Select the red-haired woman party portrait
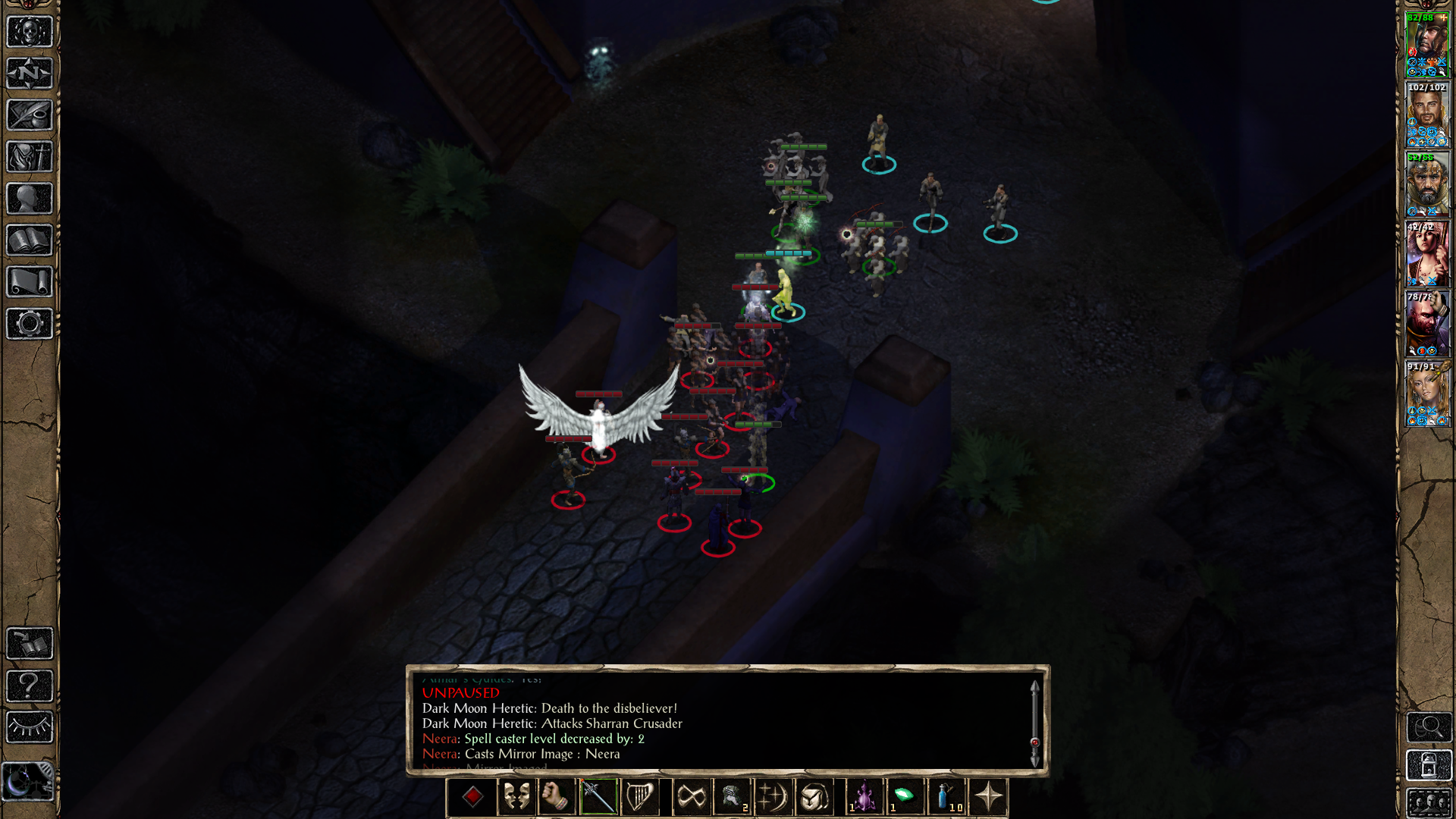The image size is (1456, 819). click(1427, 253)
